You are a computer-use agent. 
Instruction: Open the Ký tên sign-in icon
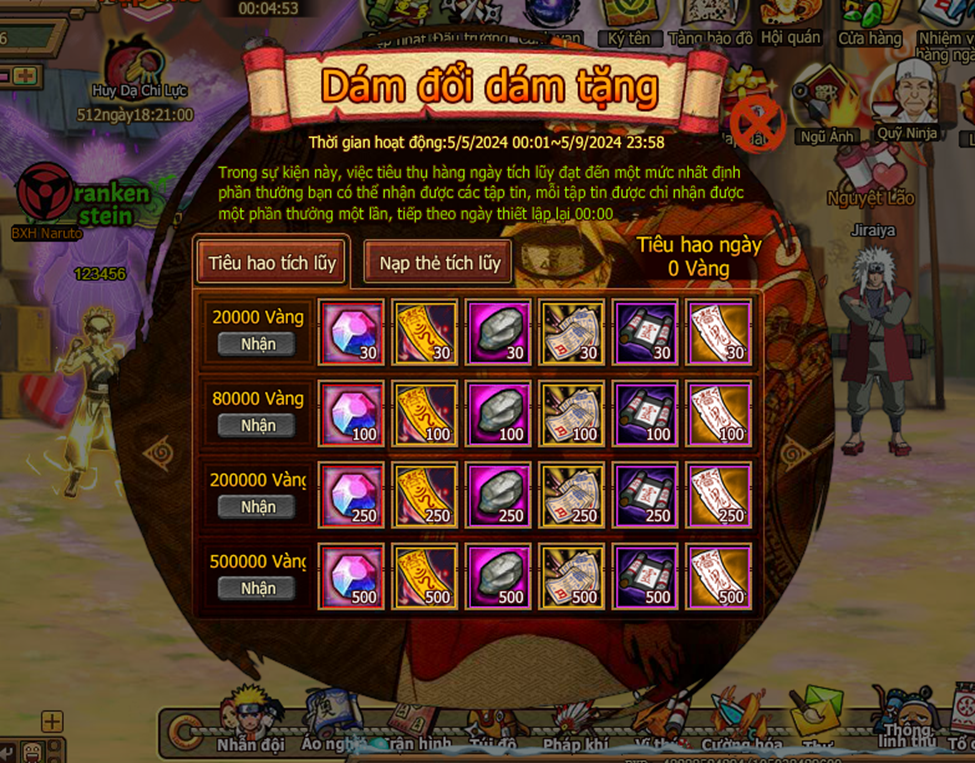628,22
